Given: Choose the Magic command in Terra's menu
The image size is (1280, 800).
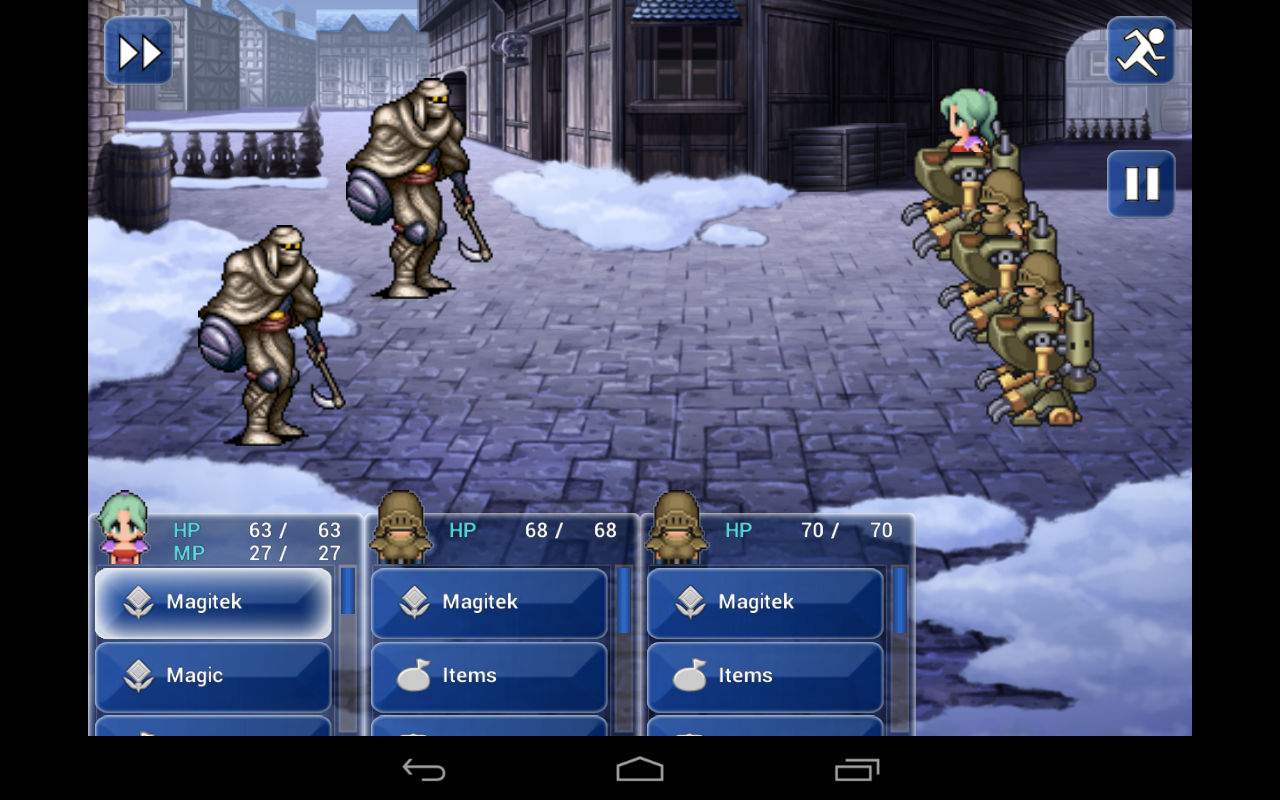Looking at the screenshot, I should coord(212,676).
